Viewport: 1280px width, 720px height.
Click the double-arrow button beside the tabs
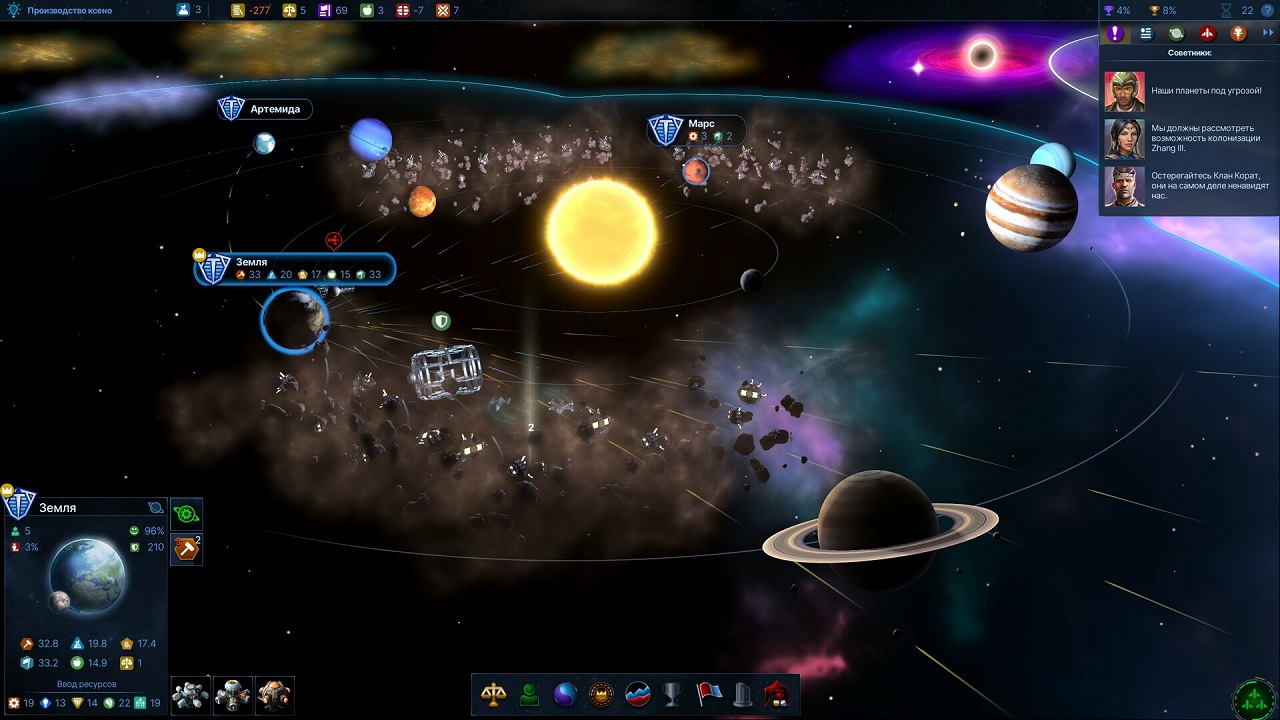pos(1268,33)
